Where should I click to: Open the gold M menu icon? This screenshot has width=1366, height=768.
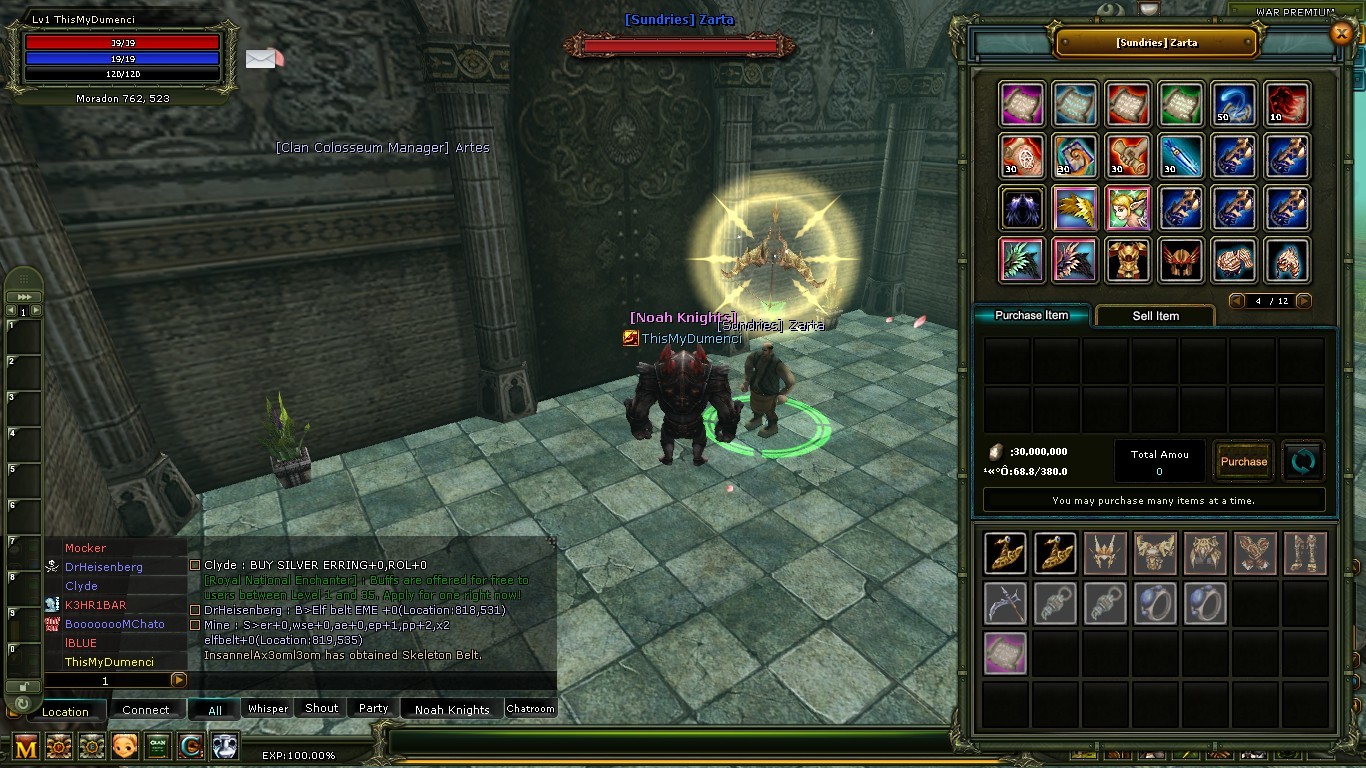click(x=27, y=746)
